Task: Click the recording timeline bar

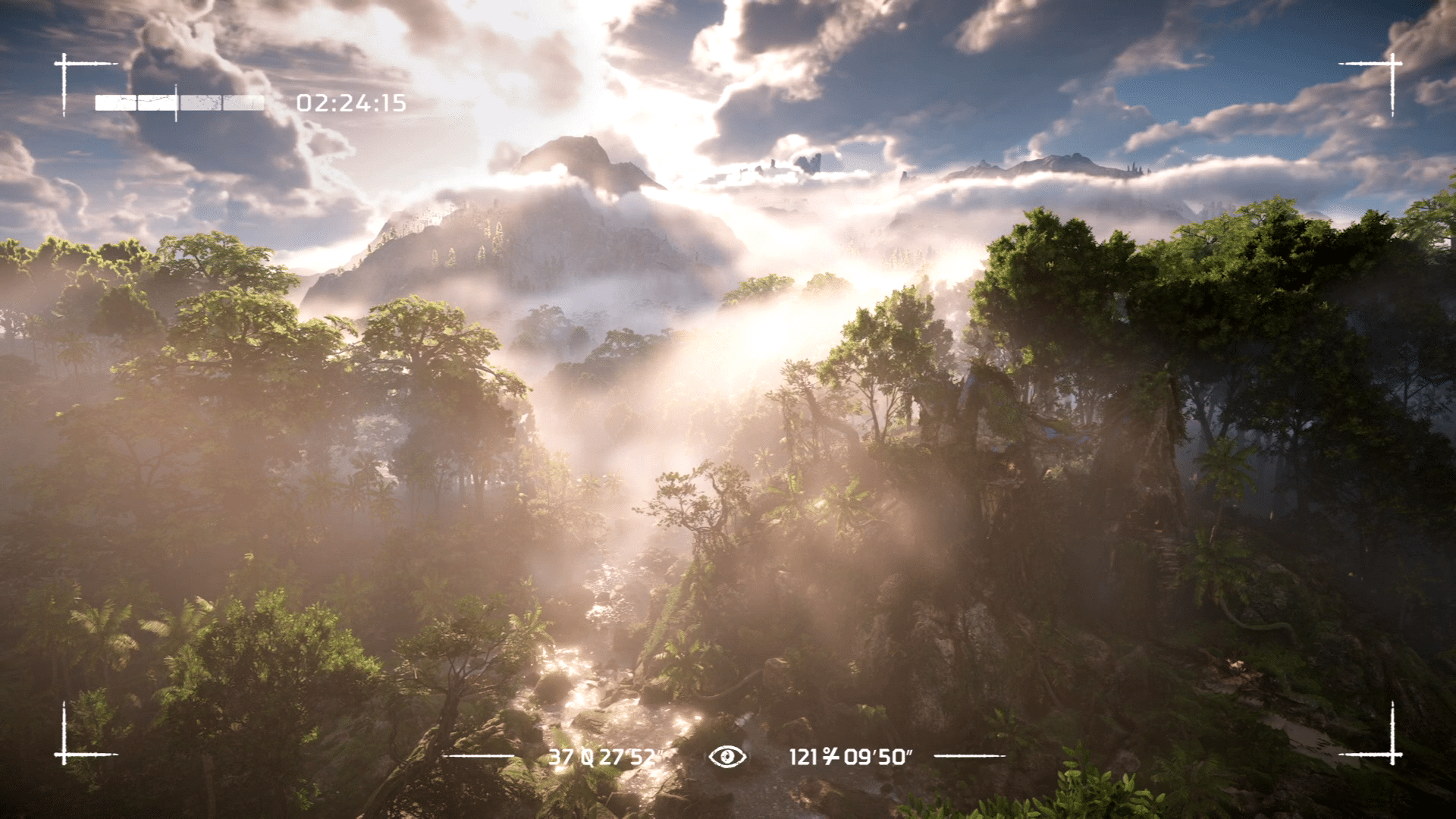Action: tap(180, 103)
